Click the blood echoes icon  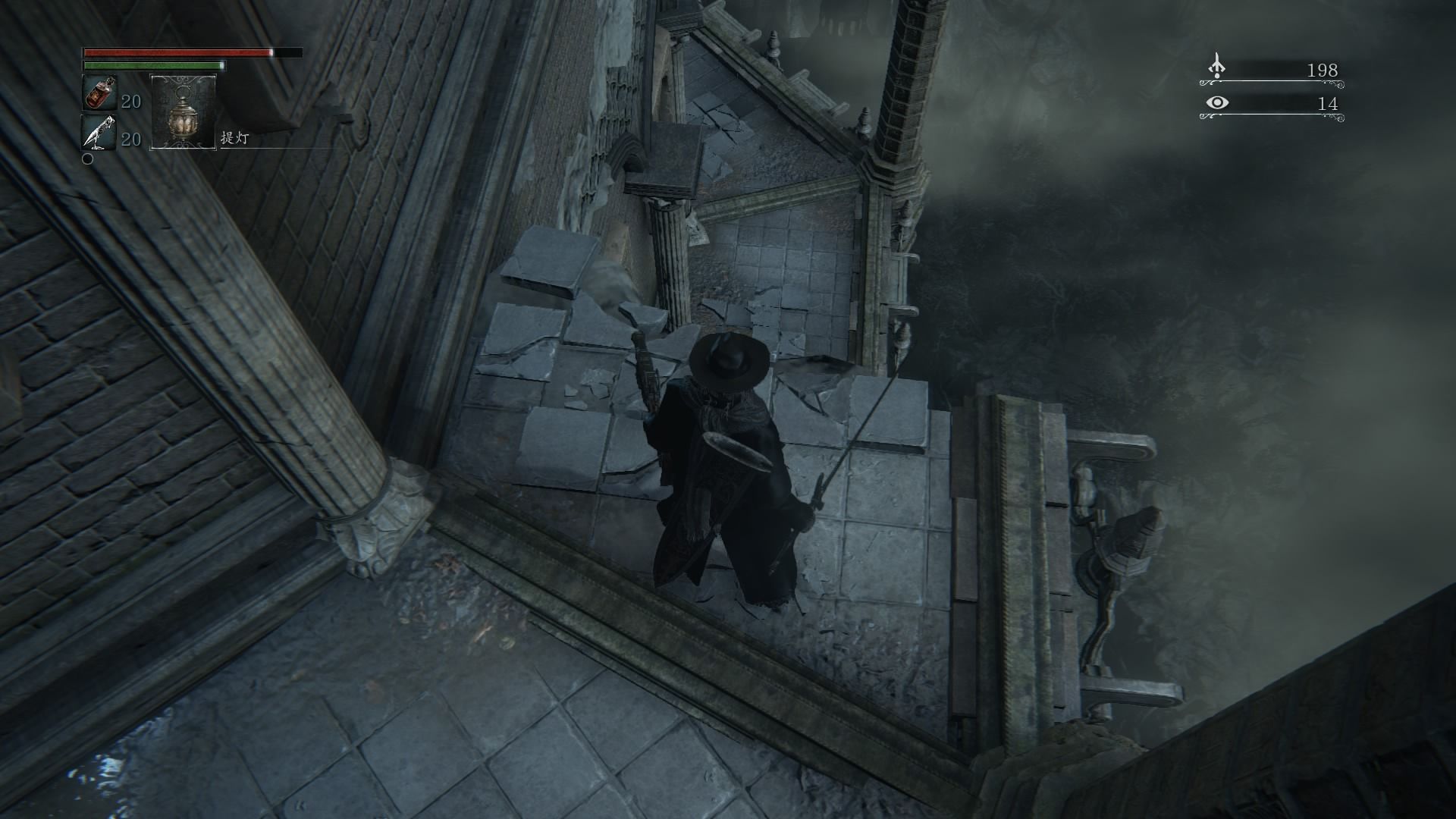(x=1216, y=67)
